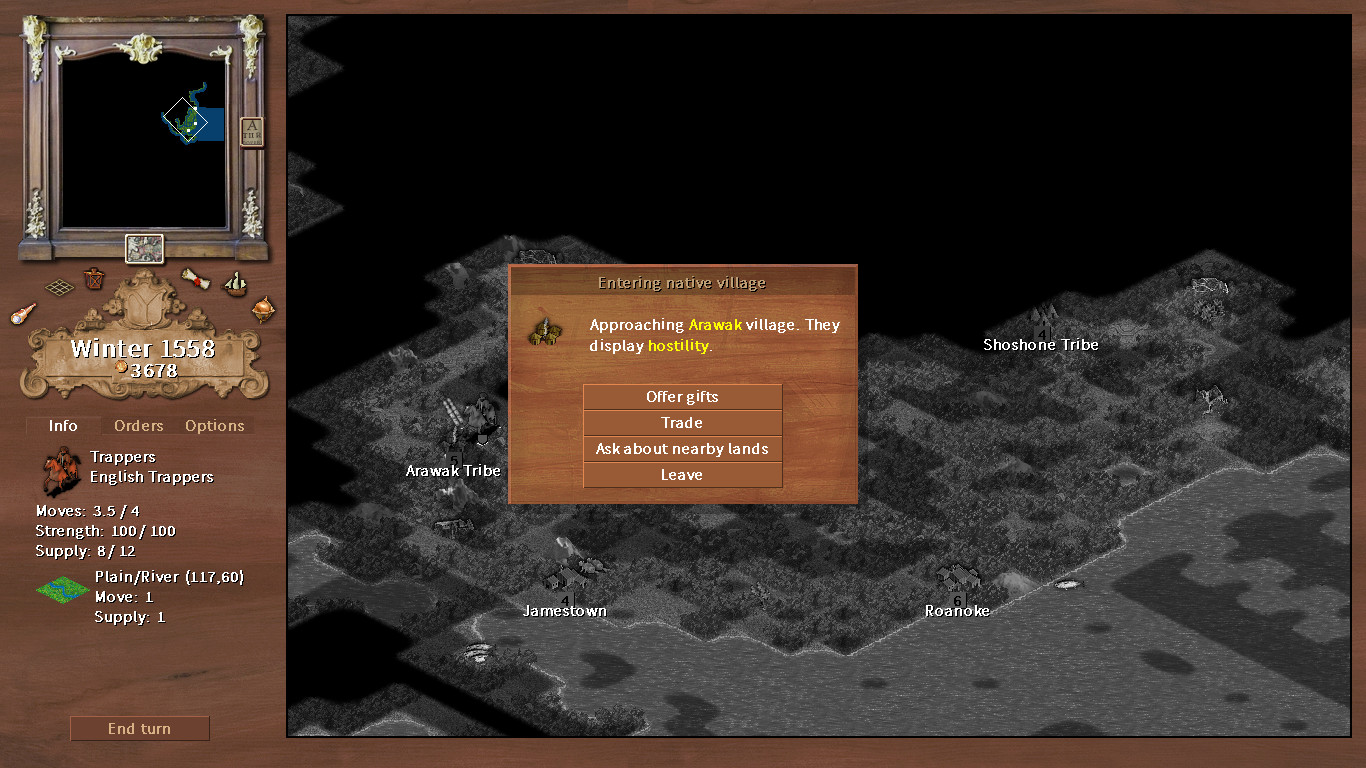The height and width of the screenshot is (768, 1366).
Task: Switch to the Orders tab
Action: click(138, 425)
